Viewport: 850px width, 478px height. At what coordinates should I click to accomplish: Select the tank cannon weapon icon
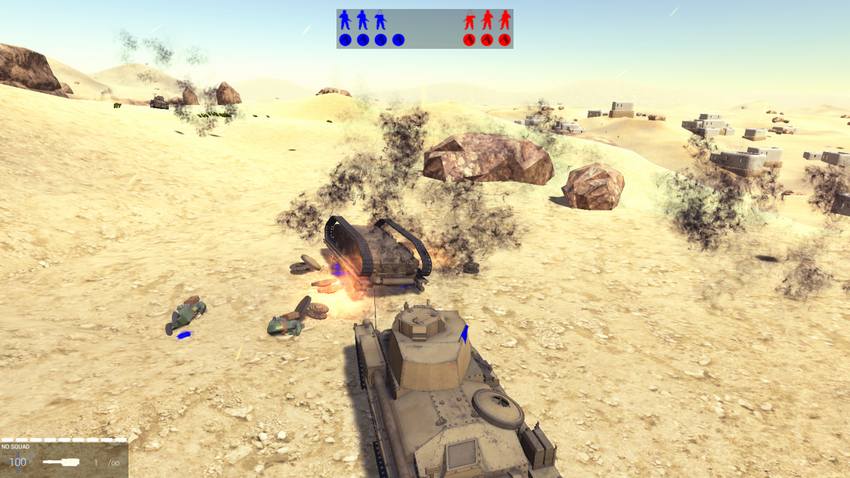[61, 462]
